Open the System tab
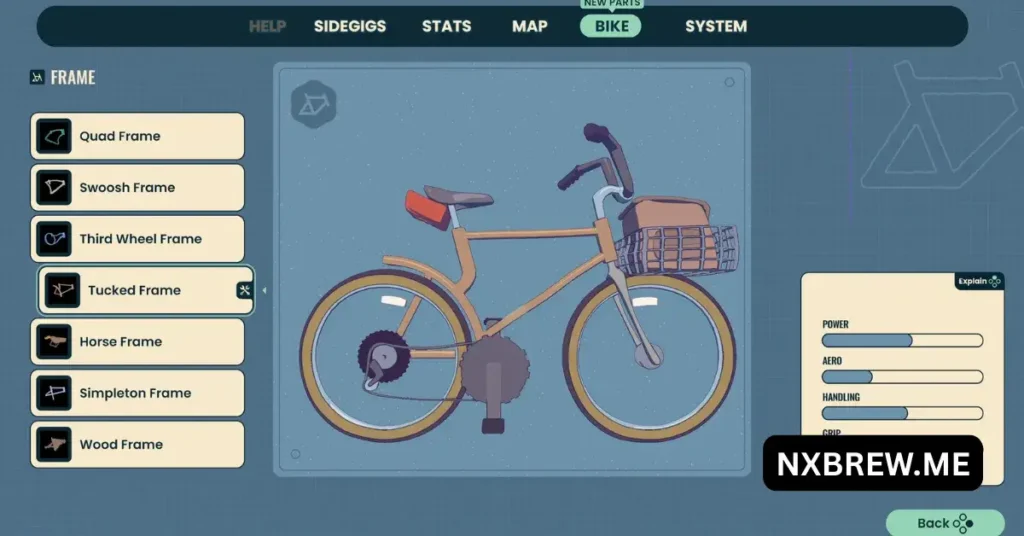The height and width of the screenshot is (536, 1024). pos(715,26)
